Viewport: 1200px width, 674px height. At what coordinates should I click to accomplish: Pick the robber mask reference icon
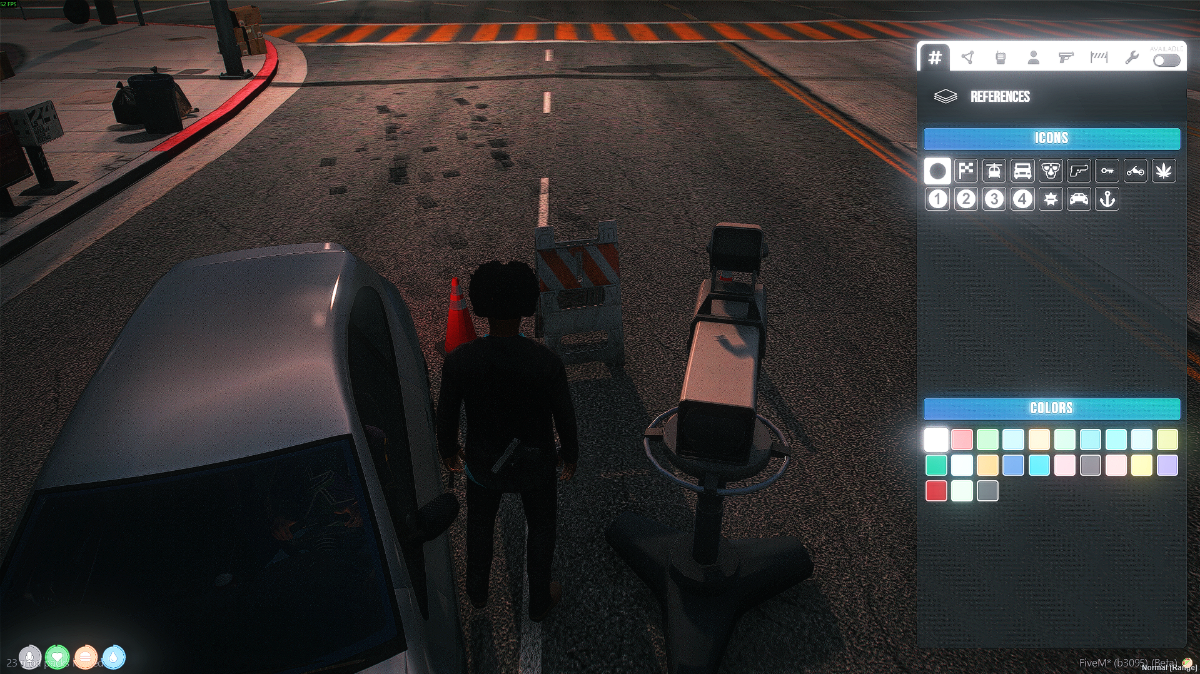(1050, 171)
